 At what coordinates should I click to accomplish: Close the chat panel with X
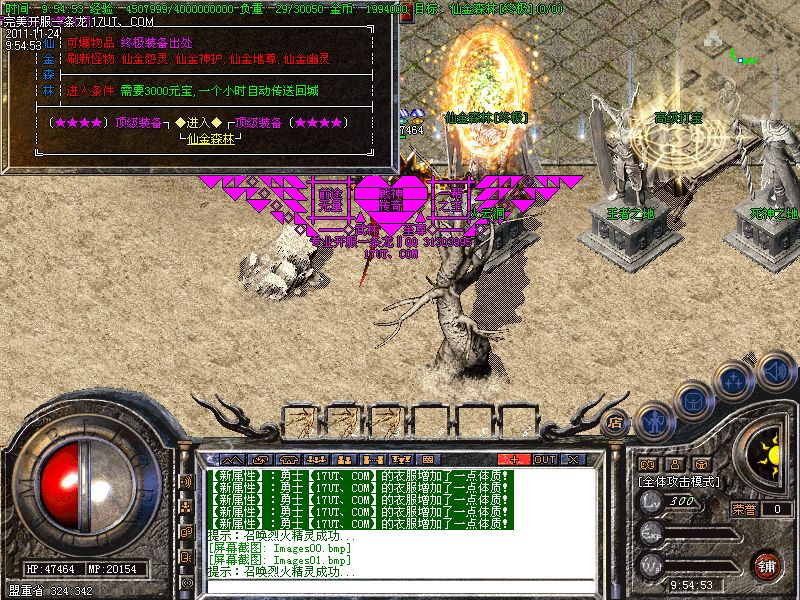pyautogui.click(x=573, y=459)
